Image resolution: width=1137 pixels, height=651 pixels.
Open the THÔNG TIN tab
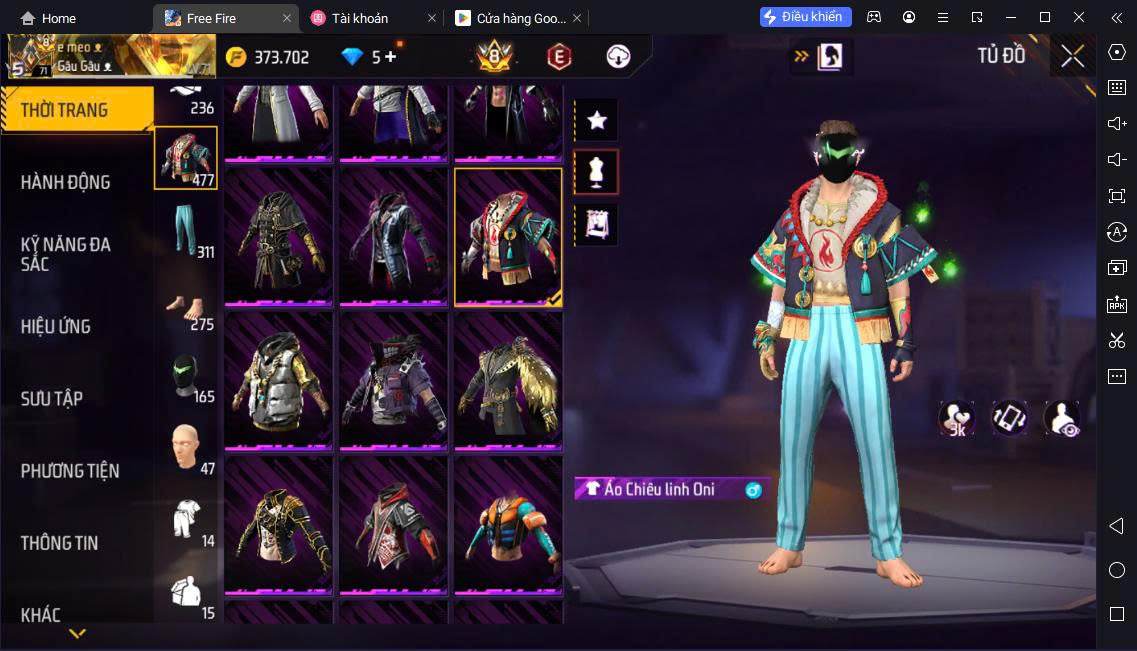pyautogui.click(x=60, y=543)
